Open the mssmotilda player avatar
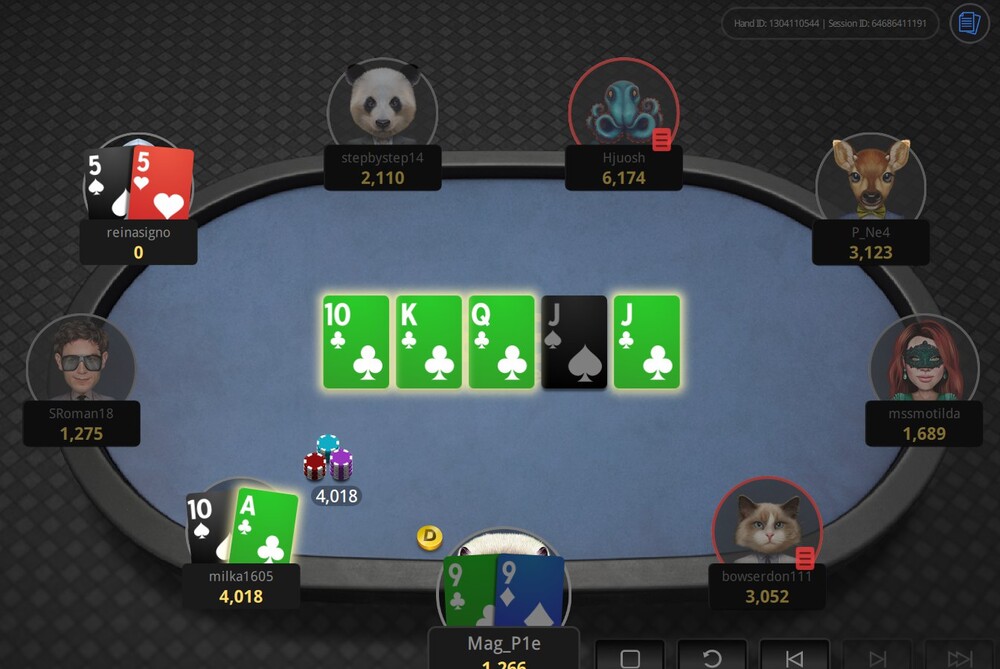1000x669 pixels. pos(922,362)
